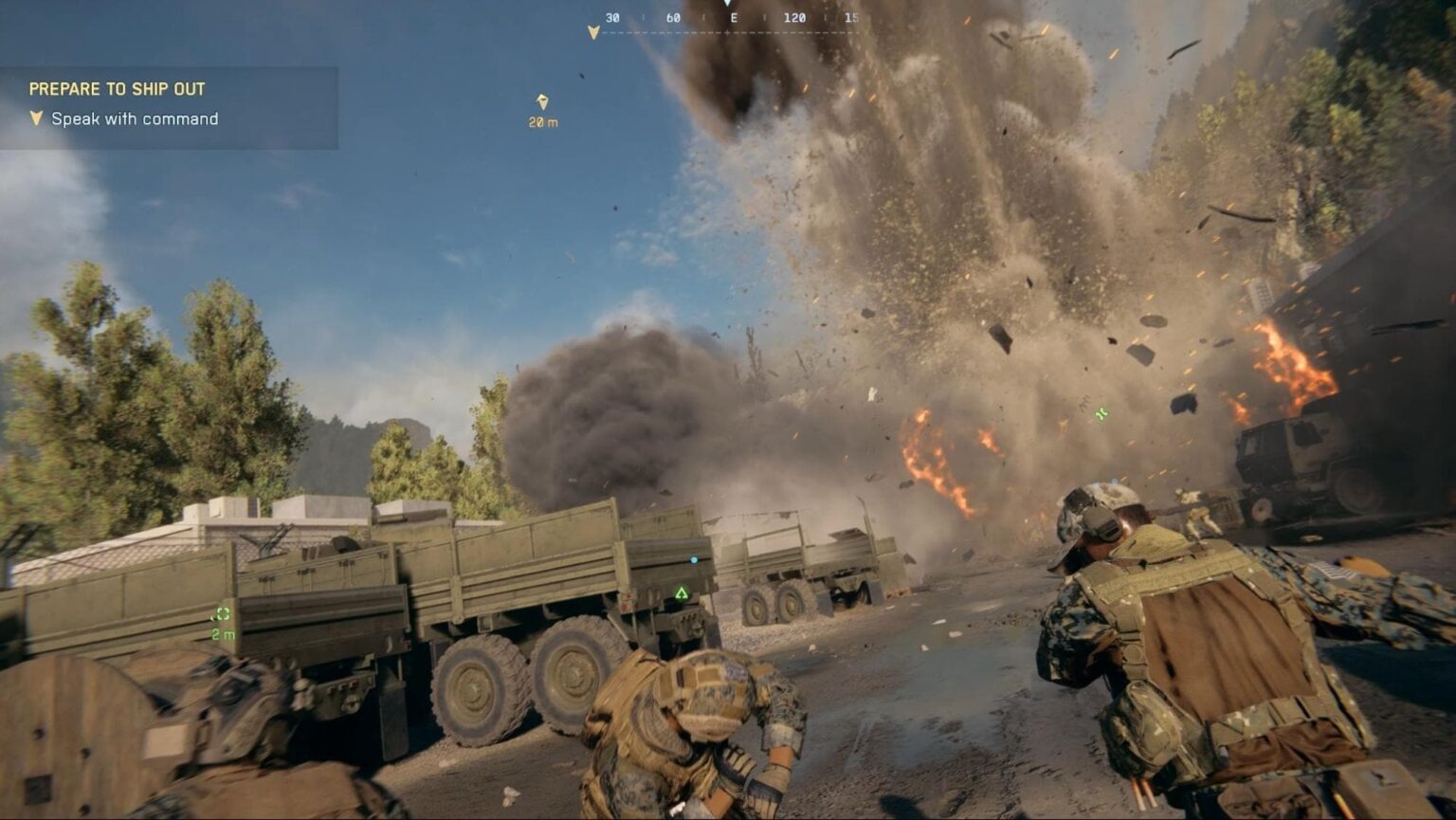Click the 15 bearing at the compass right edge
1456x820 pixels.
tap(851, 16)
